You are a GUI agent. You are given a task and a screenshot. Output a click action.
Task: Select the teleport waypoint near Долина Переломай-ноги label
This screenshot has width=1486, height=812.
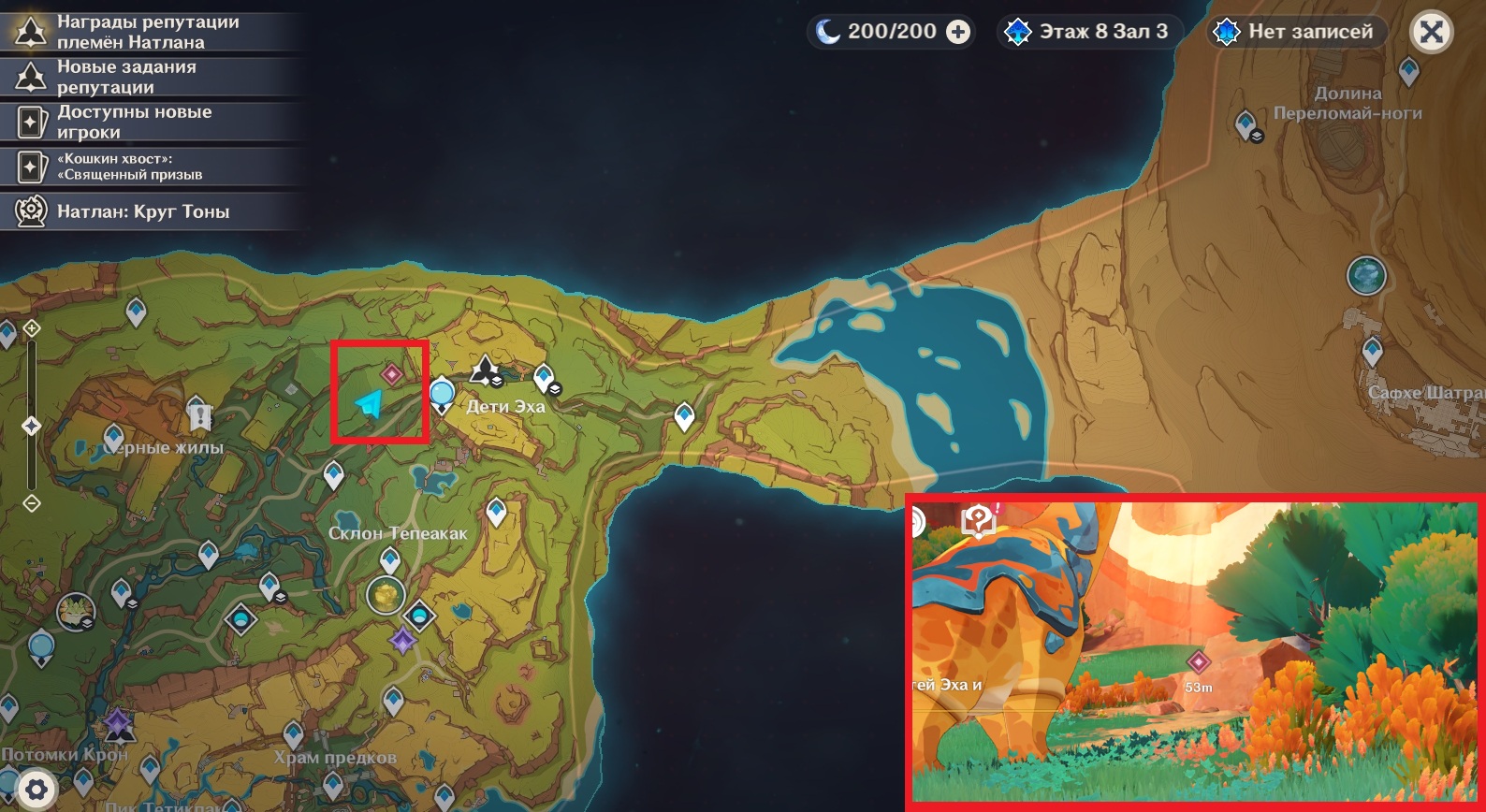1246,123
